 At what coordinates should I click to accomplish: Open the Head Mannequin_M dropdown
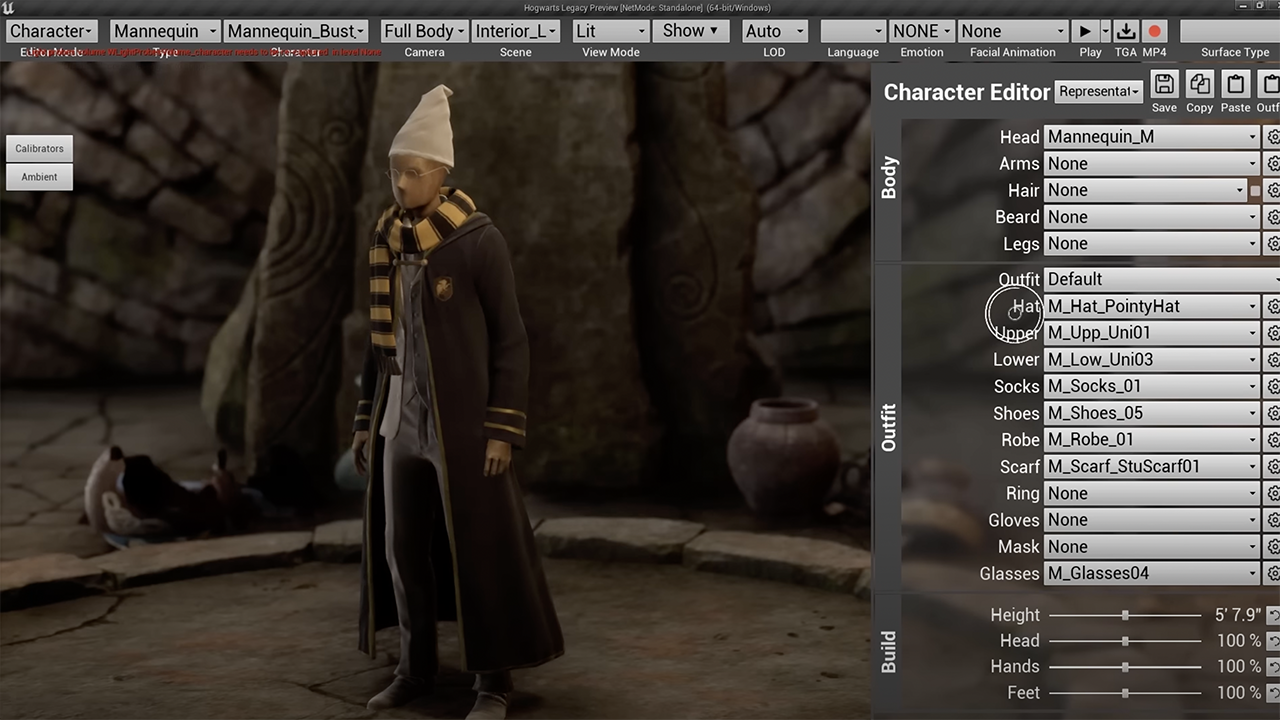(1151, 137)
